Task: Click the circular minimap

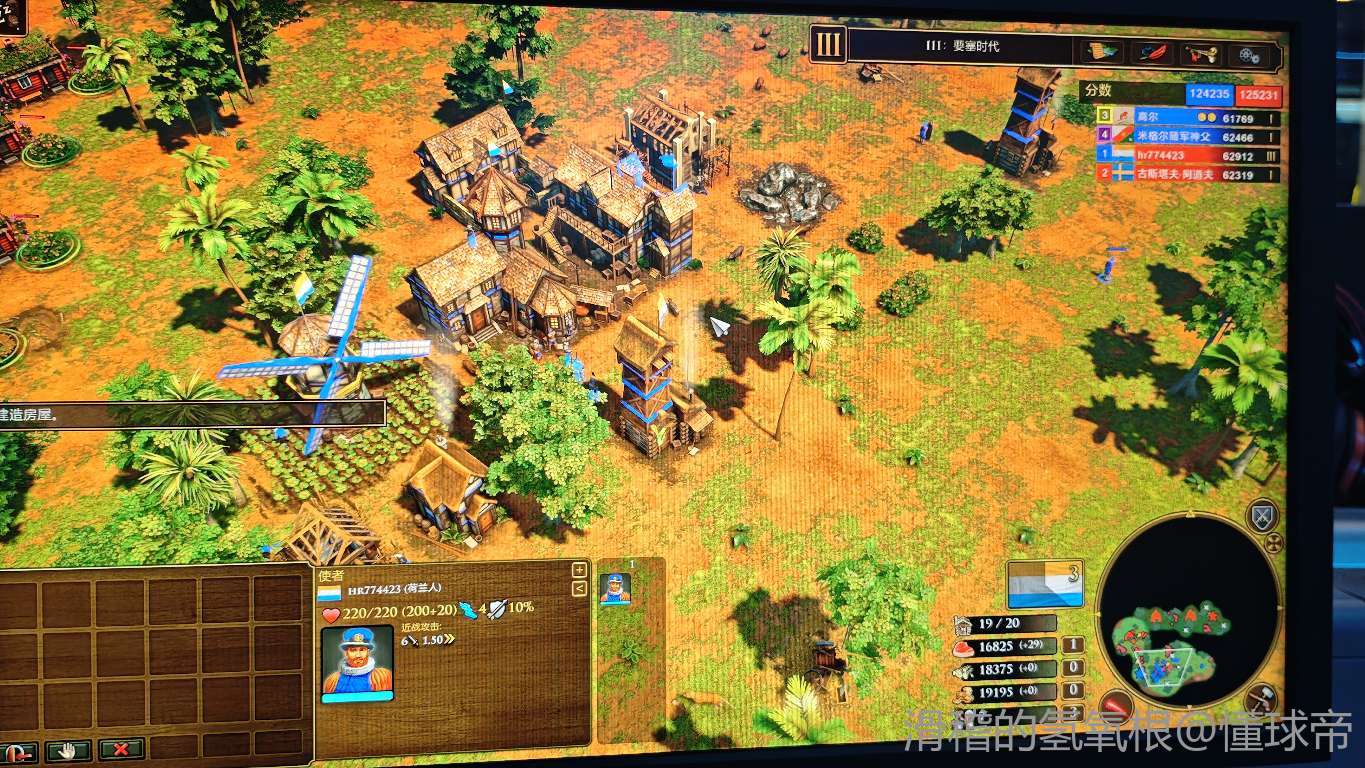Action: coord(1188,608)
